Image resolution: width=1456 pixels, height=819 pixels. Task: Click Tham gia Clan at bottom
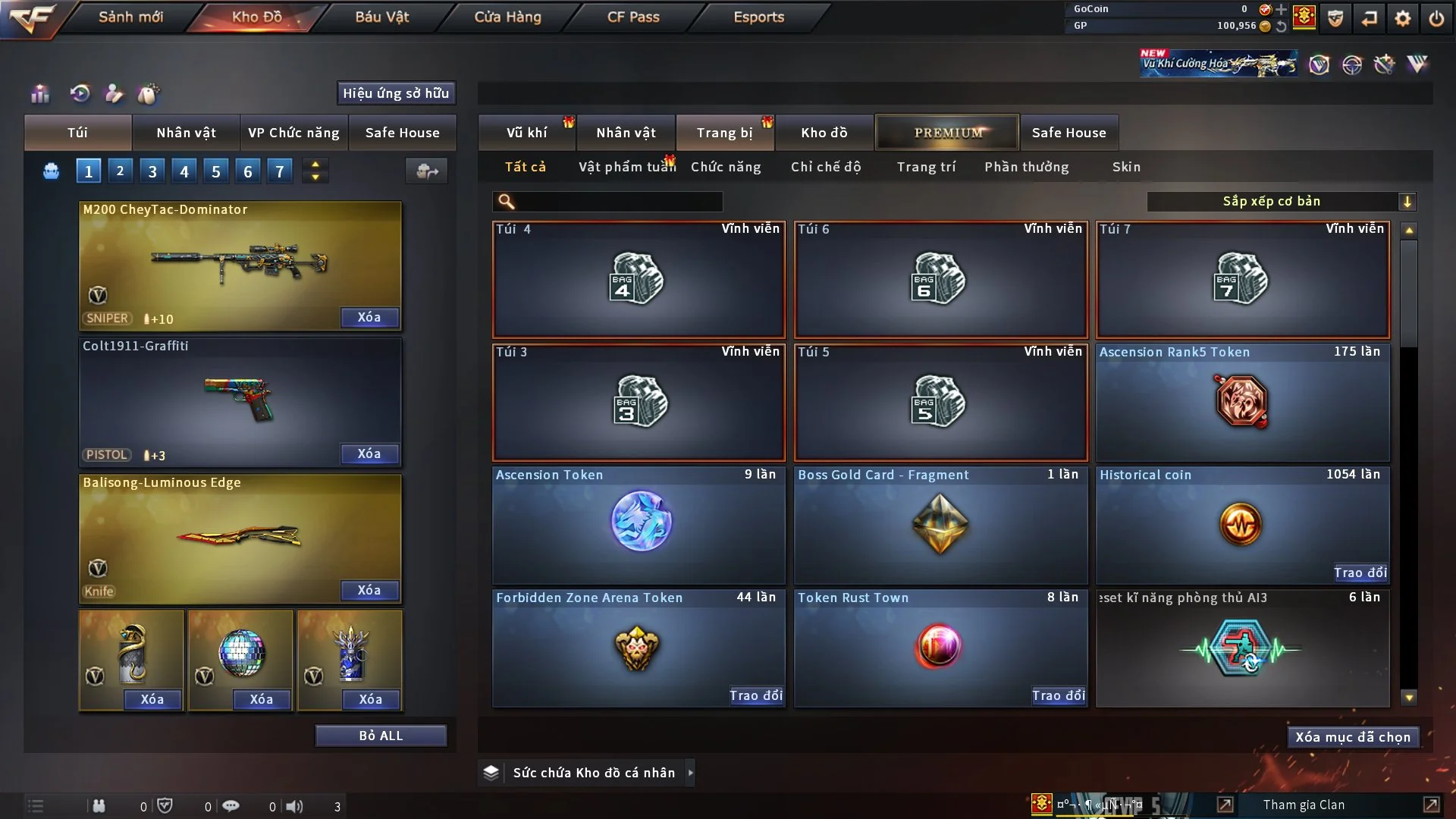tap(1304, 805)
